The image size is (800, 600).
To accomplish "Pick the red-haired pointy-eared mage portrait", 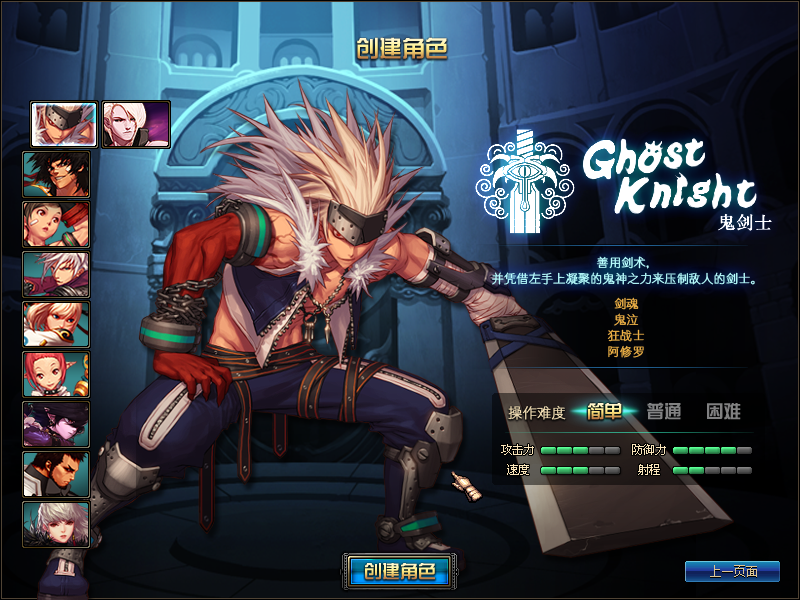I will pyautogui.click(x=57, y=374).
